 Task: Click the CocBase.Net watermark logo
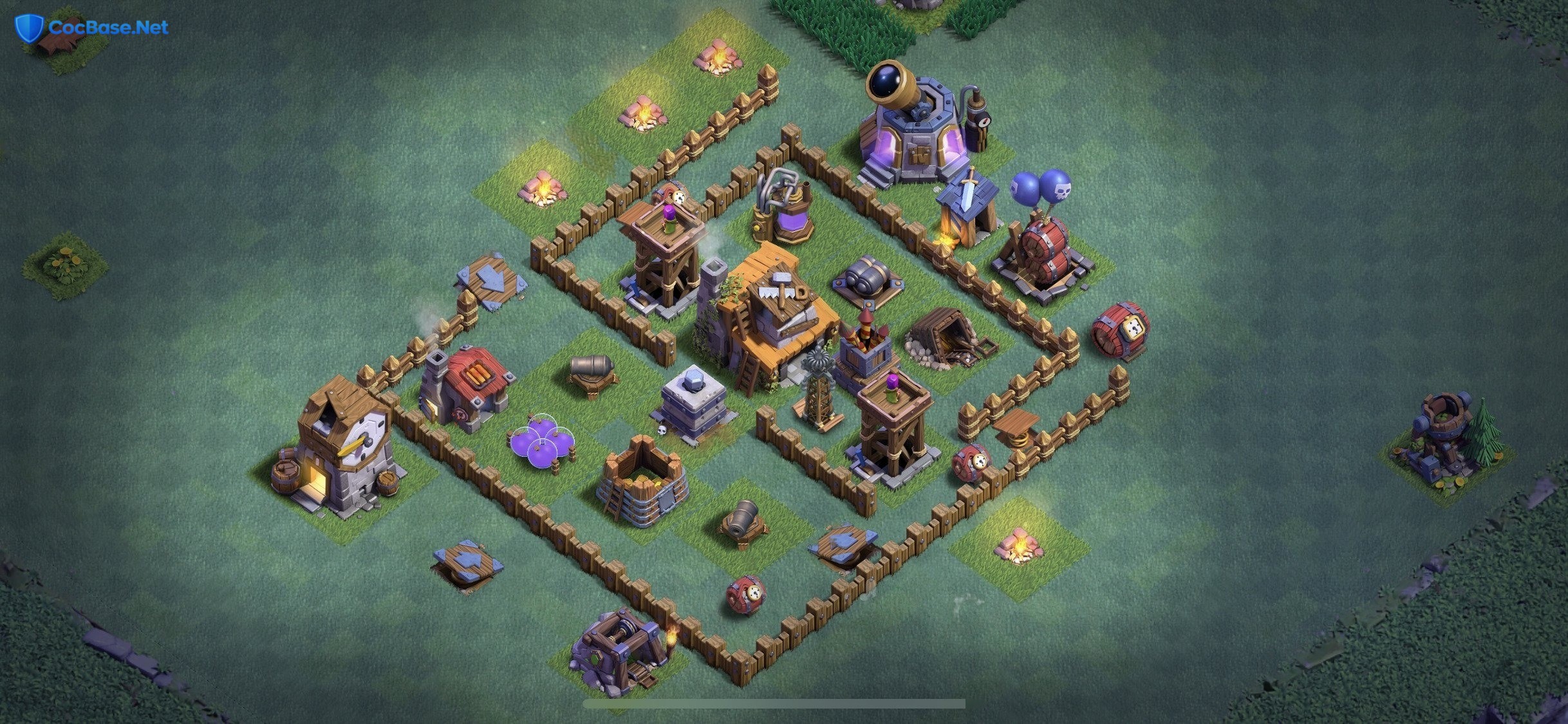92,28
